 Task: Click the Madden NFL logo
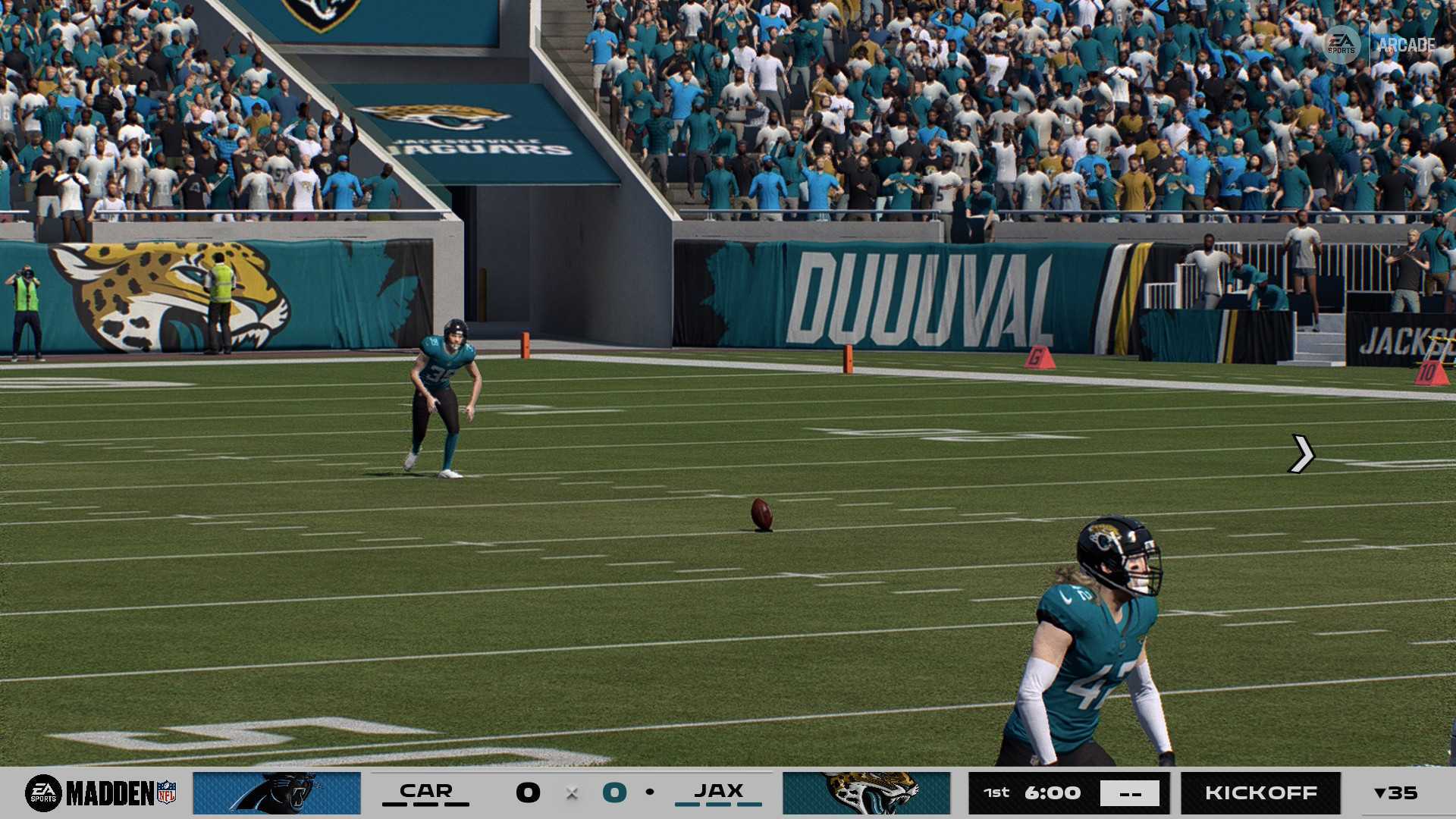tap(101, 793)
